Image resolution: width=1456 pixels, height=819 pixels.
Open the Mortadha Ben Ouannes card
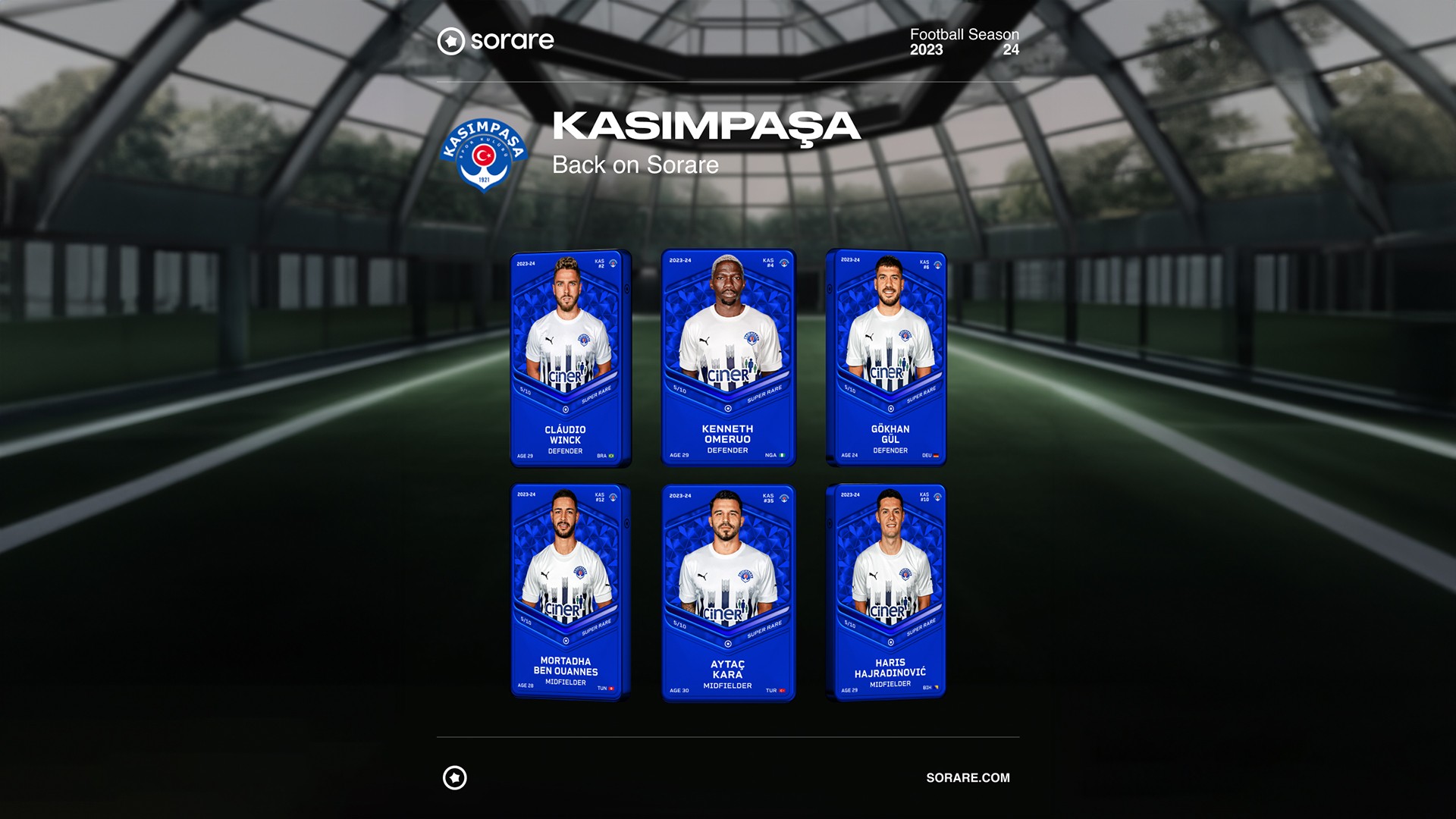click(x=570, y=591)
